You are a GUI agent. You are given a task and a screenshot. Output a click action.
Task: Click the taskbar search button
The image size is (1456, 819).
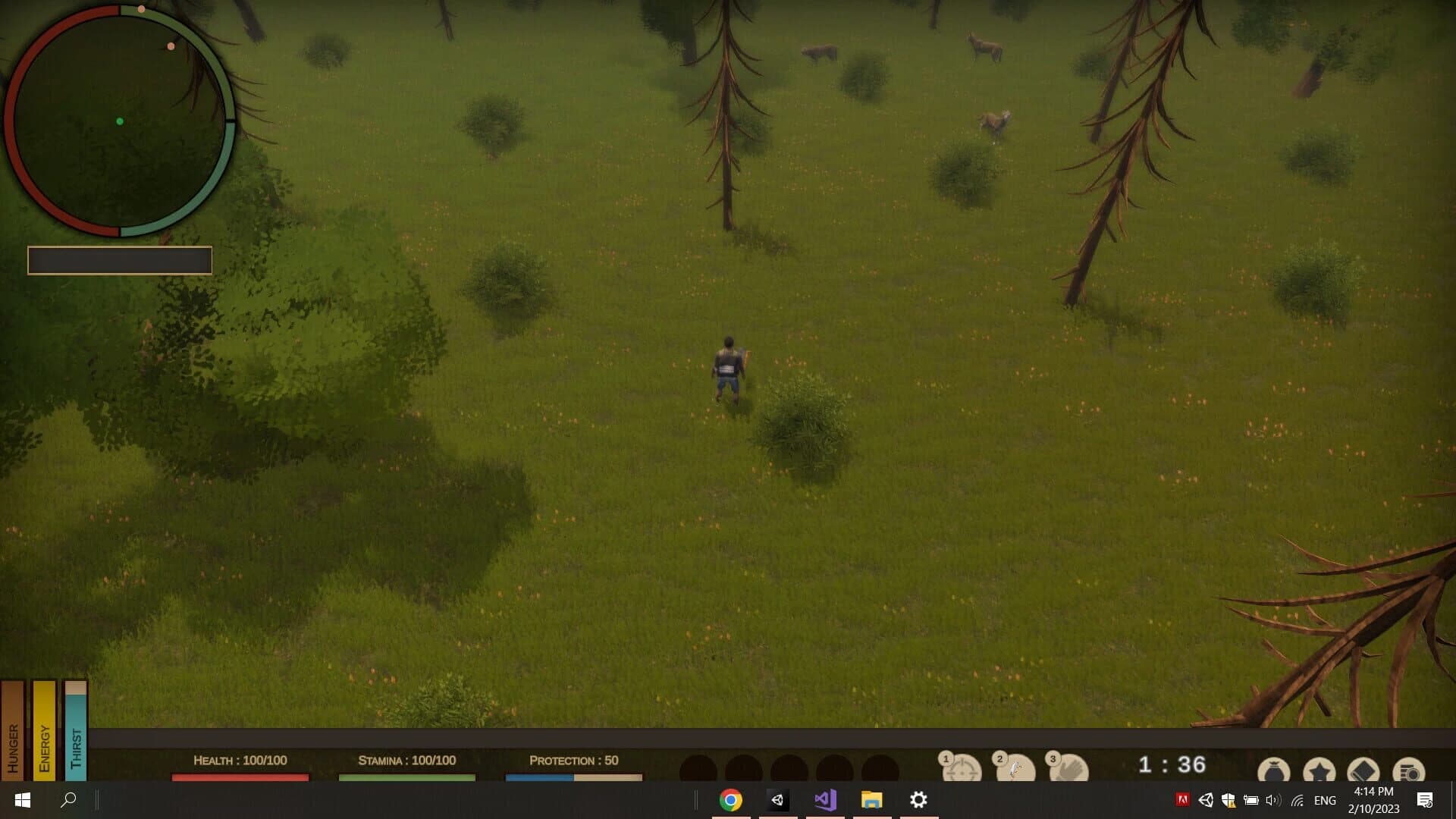(x=69, y=799)
